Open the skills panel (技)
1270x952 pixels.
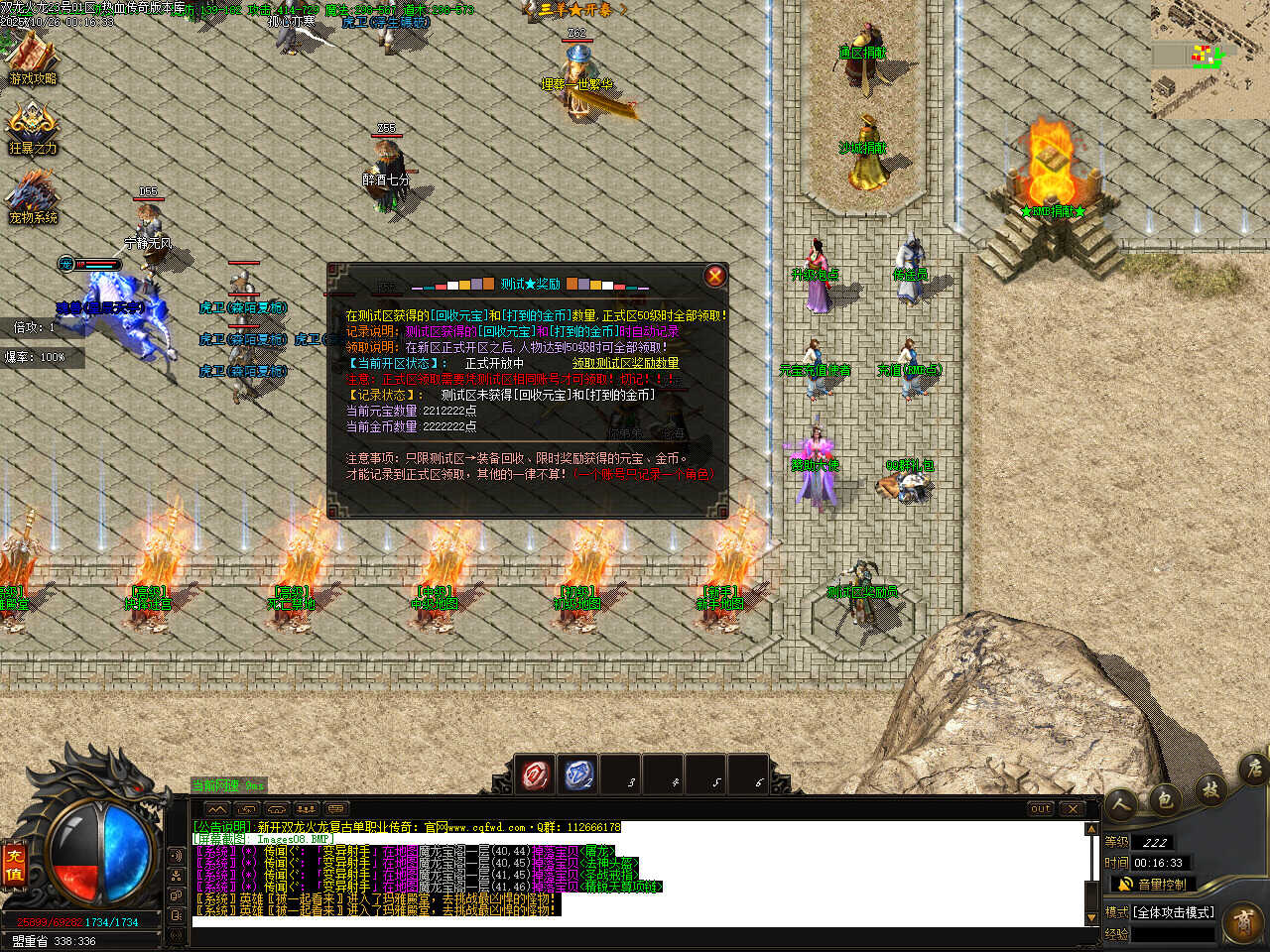[x=1210, y=788]
